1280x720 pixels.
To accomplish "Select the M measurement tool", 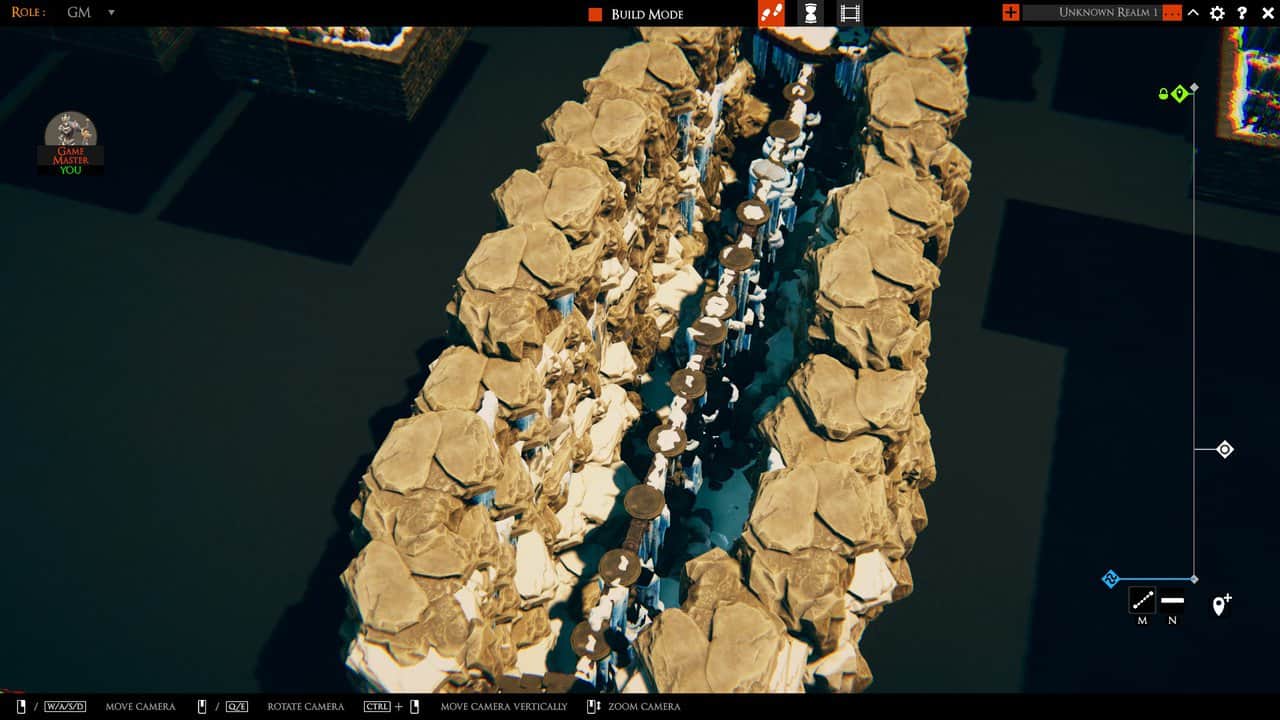I will tap(1143, 602).
